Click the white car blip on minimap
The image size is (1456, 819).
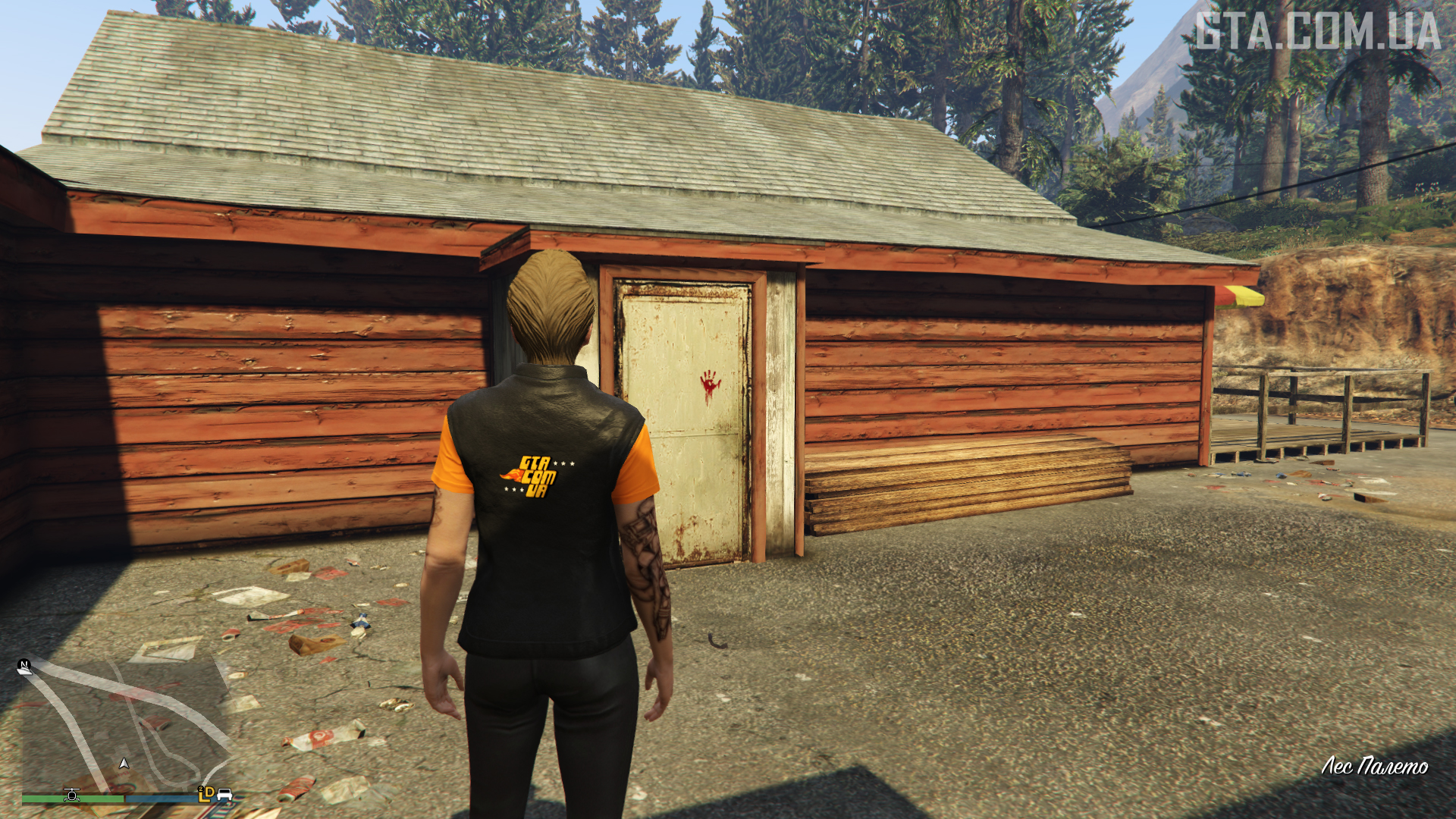224,794
